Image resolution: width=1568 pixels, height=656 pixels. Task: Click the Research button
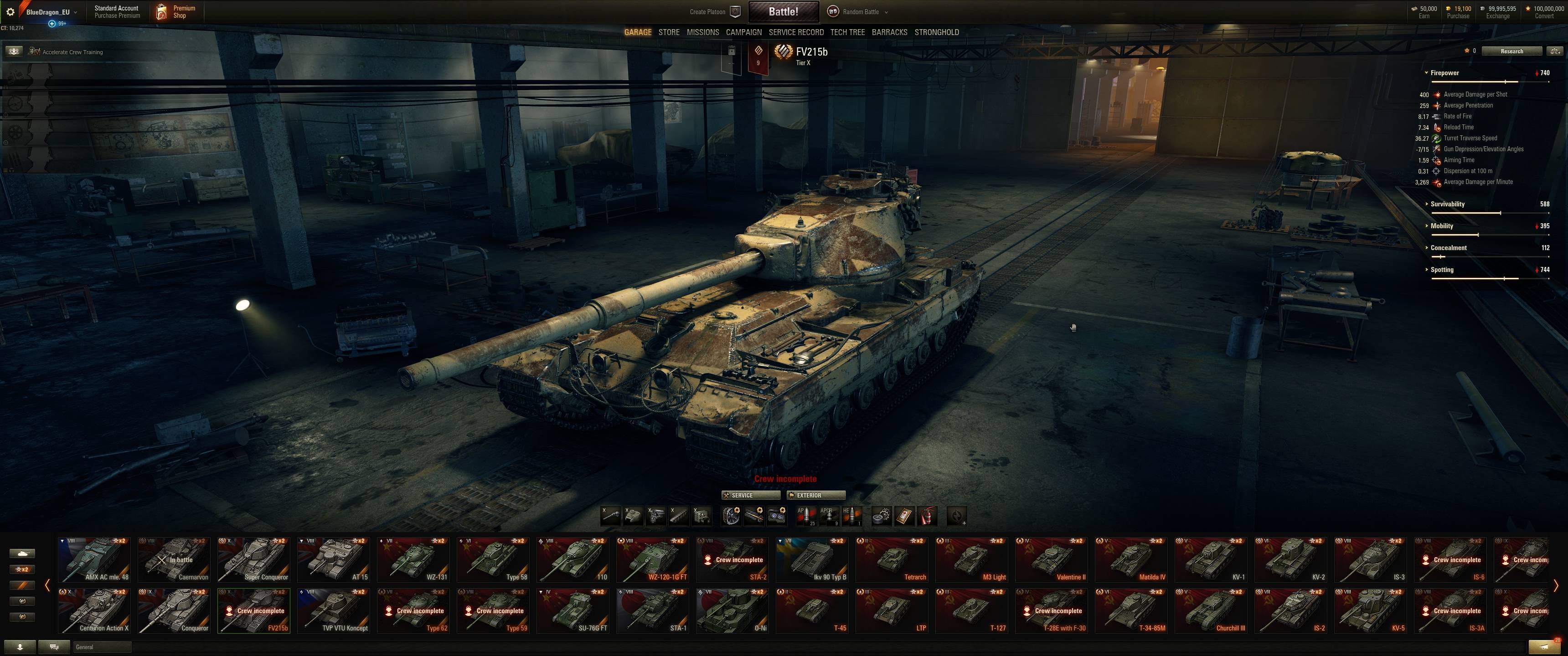click(x=1511, y=51)
